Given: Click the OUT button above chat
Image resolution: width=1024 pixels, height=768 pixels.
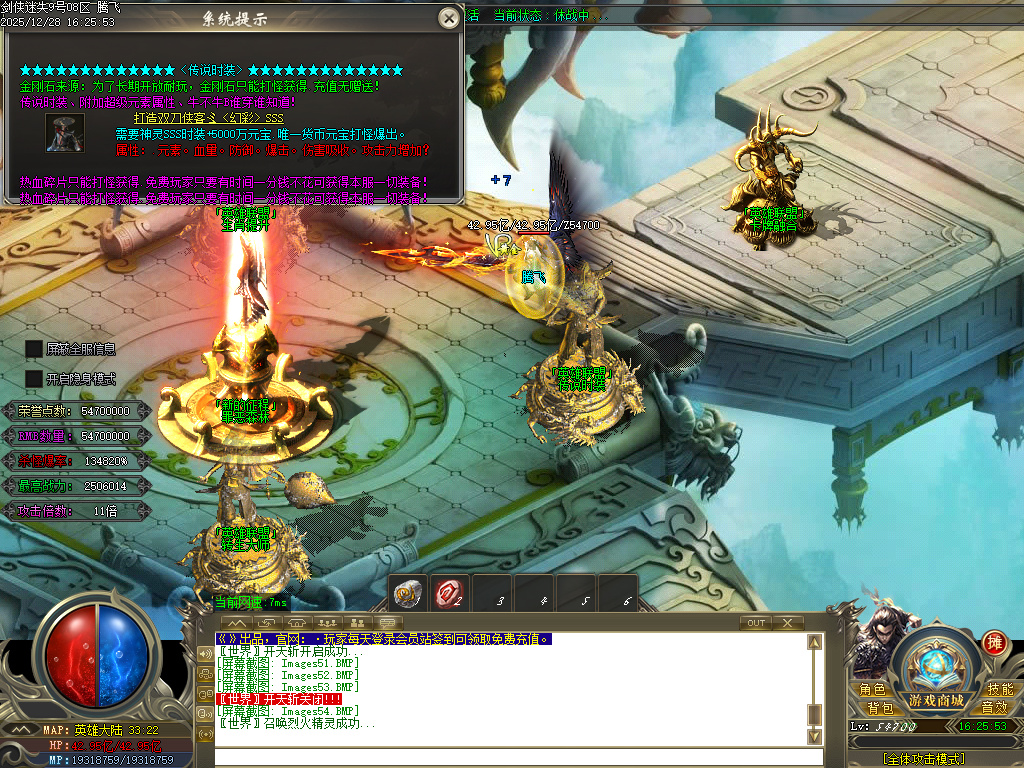Looking at the screenshot, I should click(x=756, y=623).
